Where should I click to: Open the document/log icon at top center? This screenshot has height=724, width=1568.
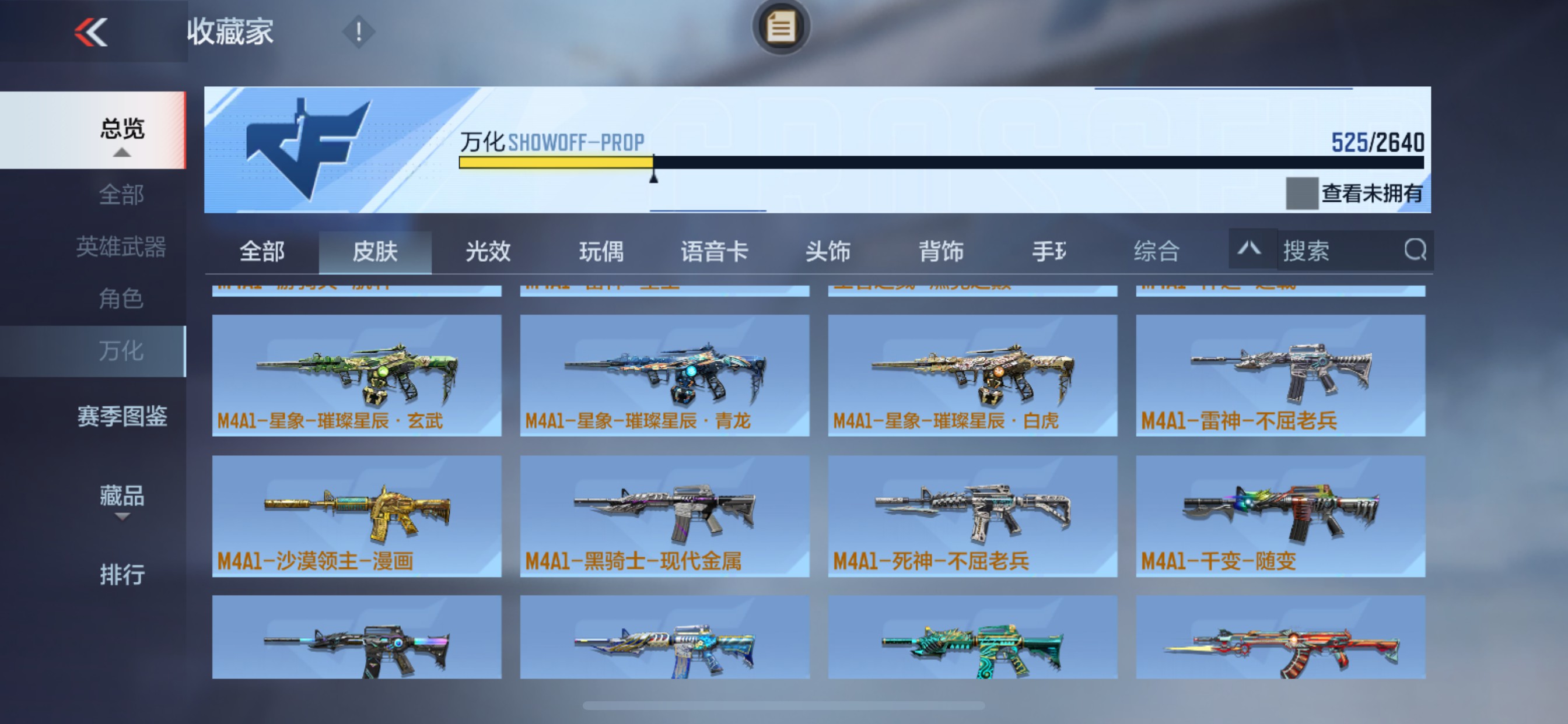(781, 26)
